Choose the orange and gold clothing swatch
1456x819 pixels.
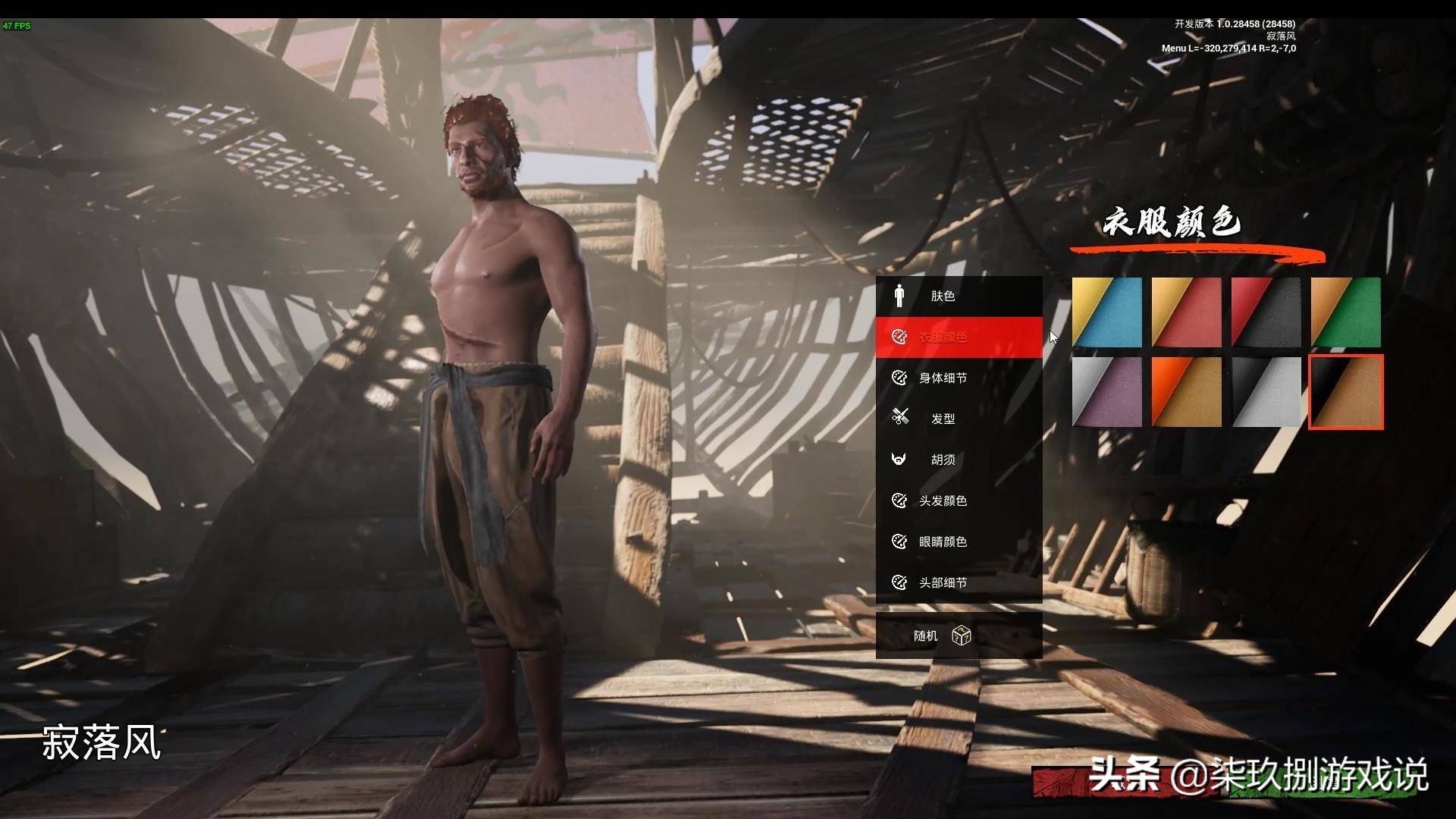click(x=1187, y=392)
